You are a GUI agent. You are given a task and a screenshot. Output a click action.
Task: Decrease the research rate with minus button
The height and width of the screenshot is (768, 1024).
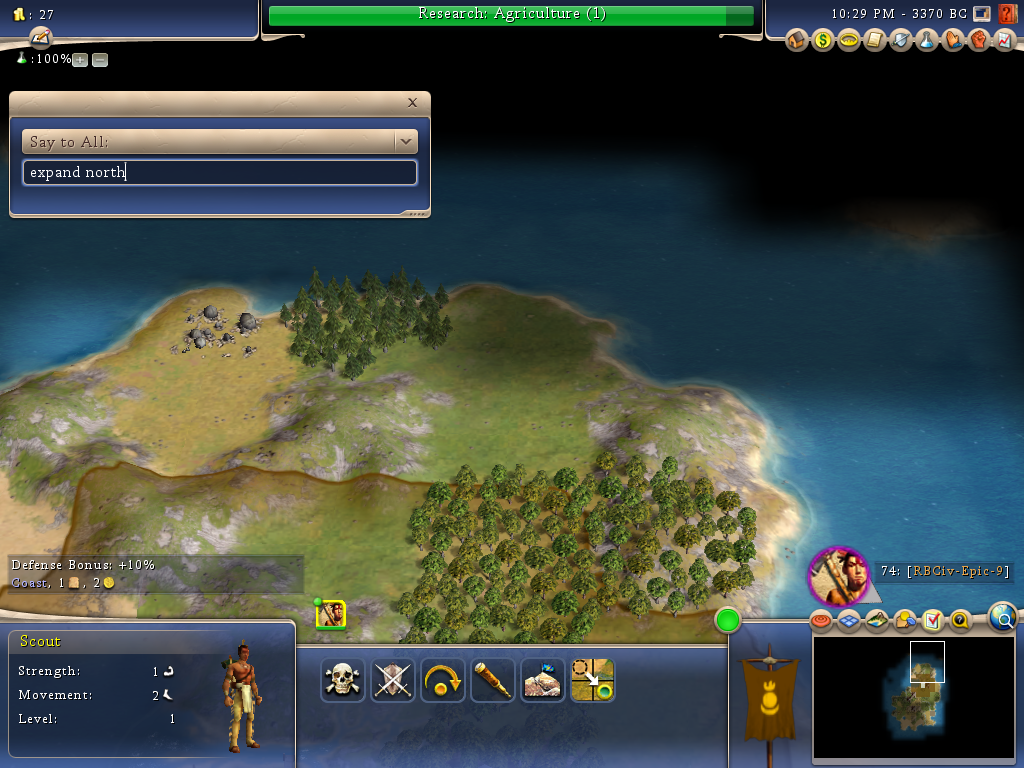(100, 60)
